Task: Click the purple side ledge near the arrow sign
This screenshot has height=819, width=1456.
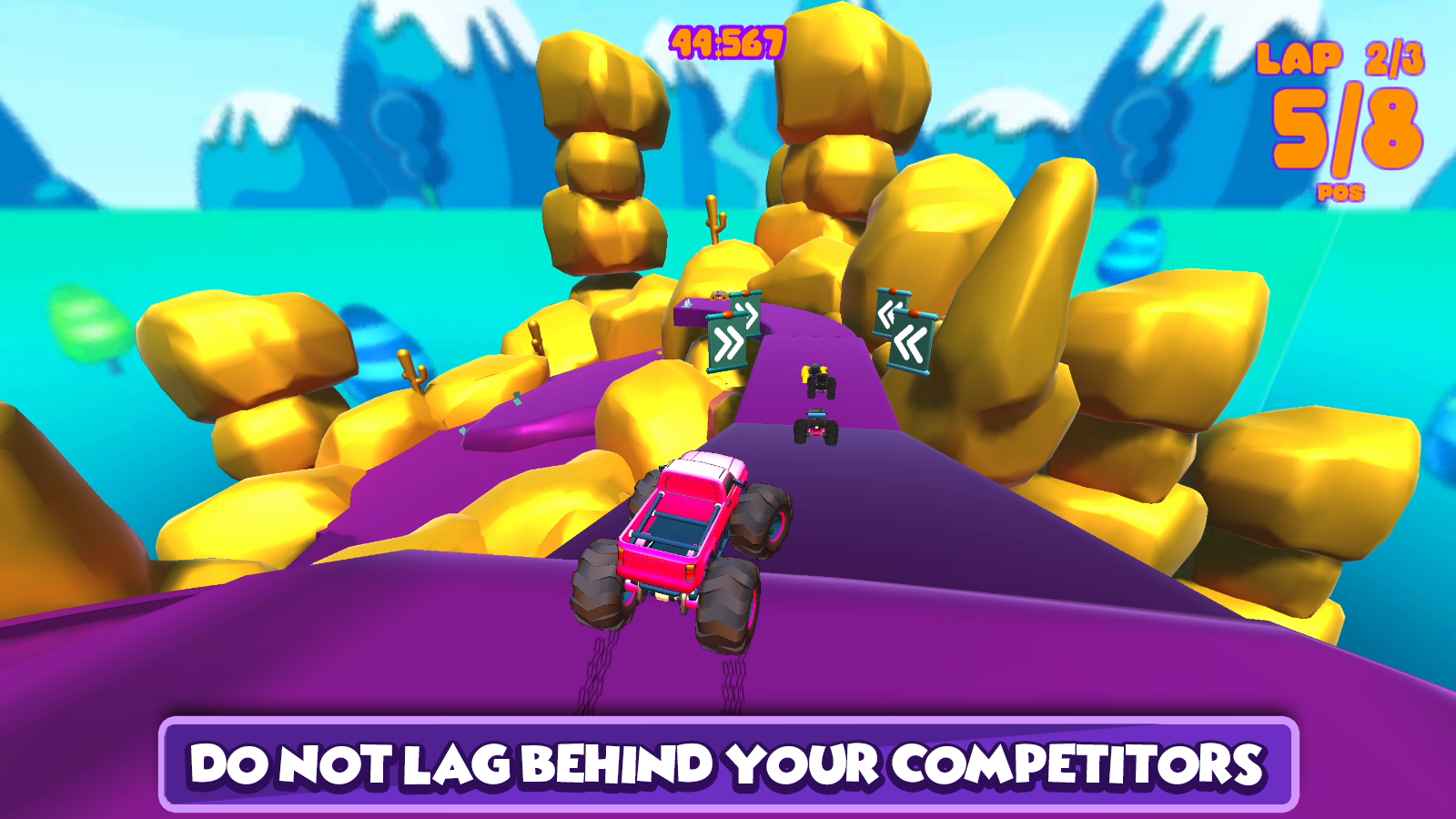Action: click(692, 314)
